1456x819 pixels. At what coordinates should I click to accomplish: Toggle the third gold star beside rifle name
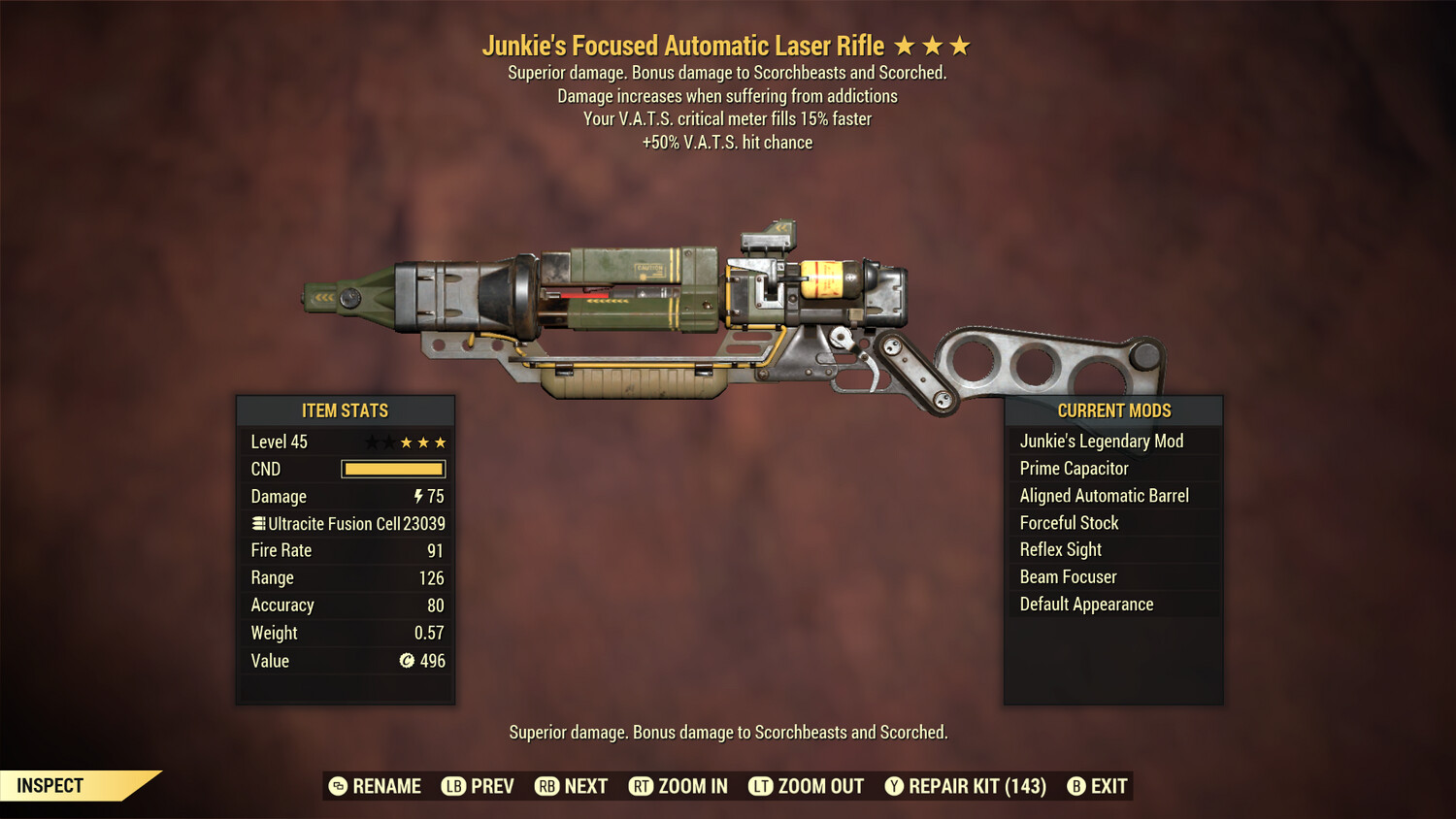point(960,44)
